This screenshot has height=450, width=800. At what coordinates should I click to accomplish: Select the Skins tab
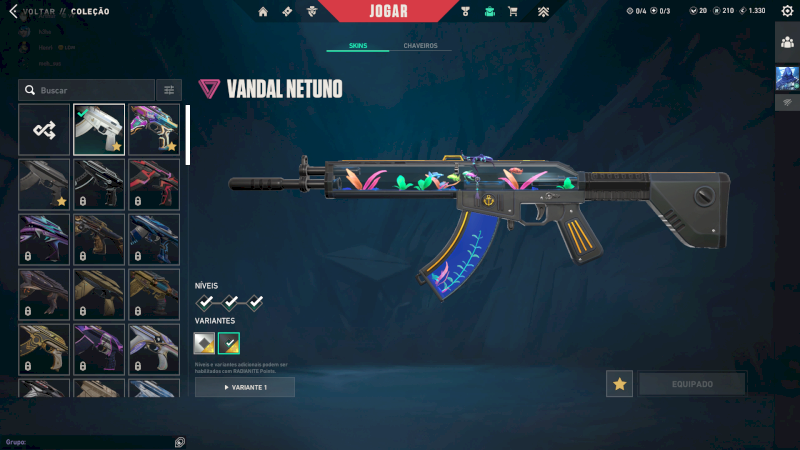coord(358,46)
